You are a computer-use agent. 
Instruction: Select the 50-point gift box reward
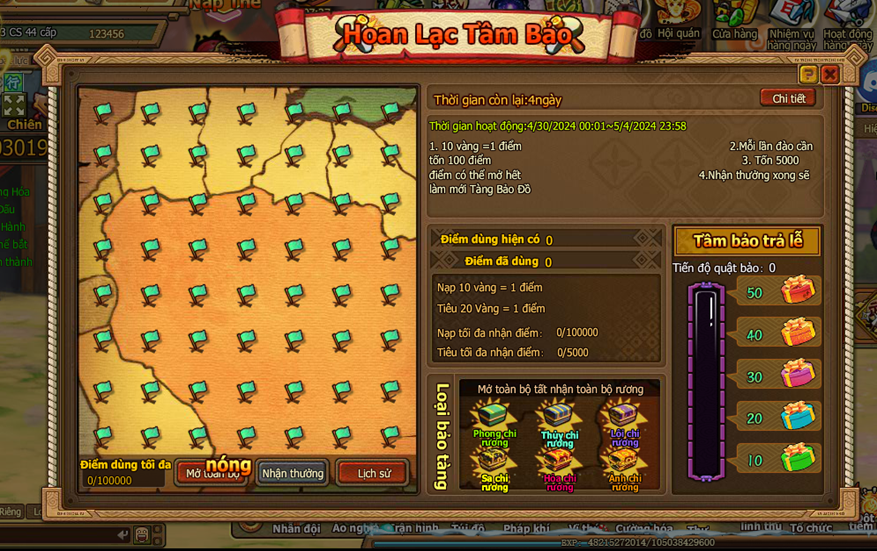(798, 291)
